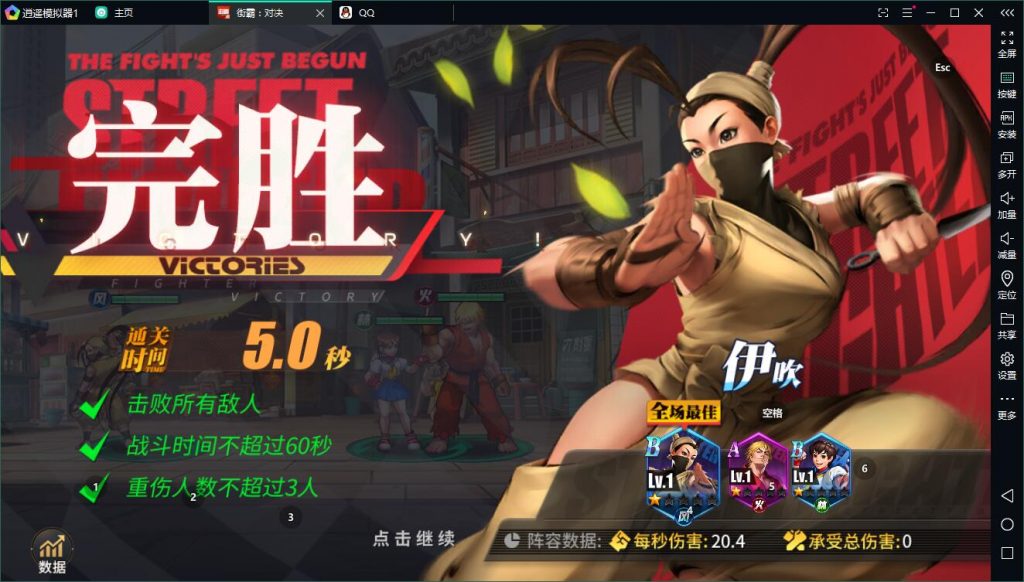1024x582 pixels.
Task: Click 点击继续 to continue
Action: pyautogui.click(x=414, y=539)
